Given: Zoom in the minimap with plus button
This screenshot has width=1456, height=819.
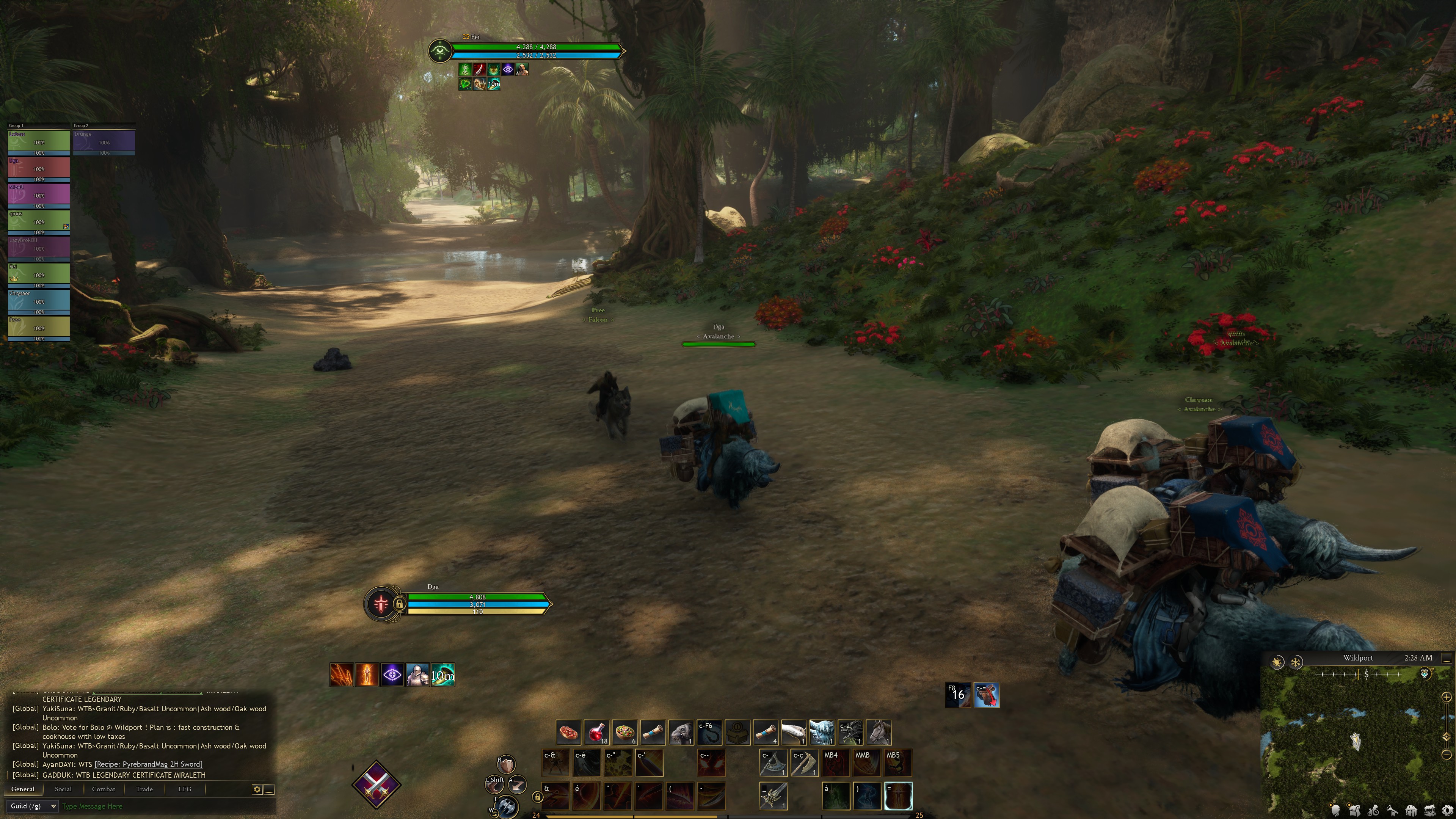Looking at the screenshot, I should click(x=1447, y=697).
